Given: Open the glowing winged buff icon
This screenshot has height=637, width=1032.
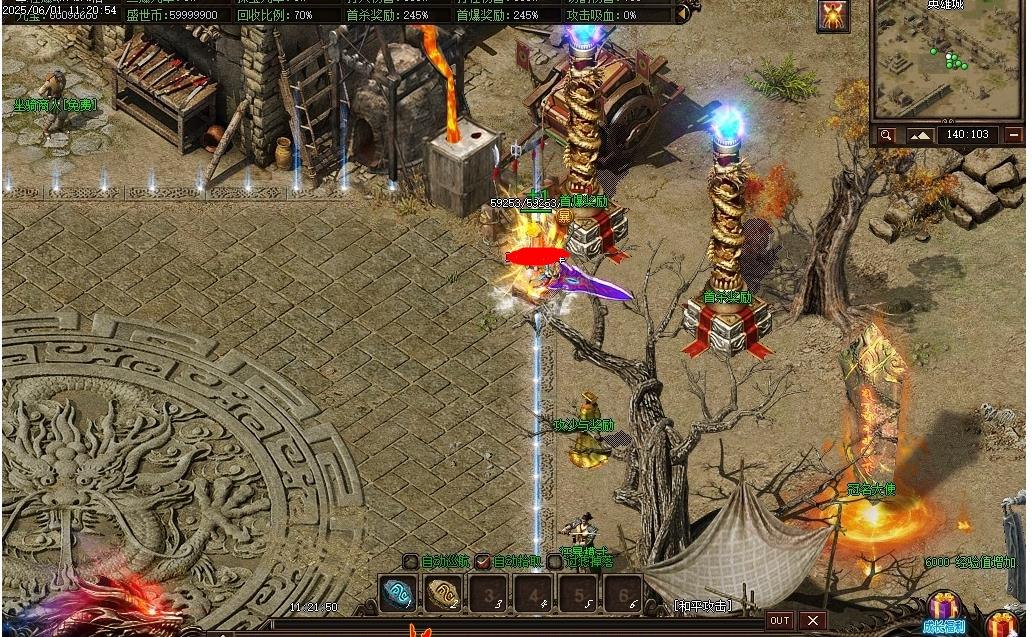Looking at the screenshot, I should click(833, 15).
